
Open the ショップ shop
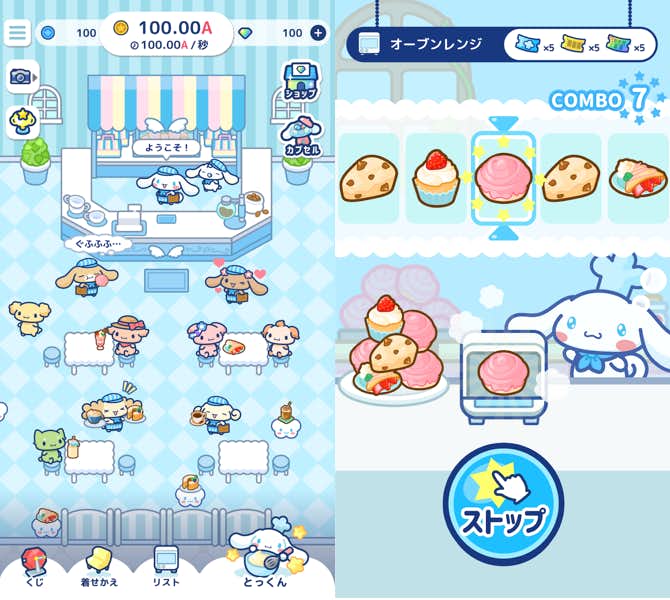[300, 80]
